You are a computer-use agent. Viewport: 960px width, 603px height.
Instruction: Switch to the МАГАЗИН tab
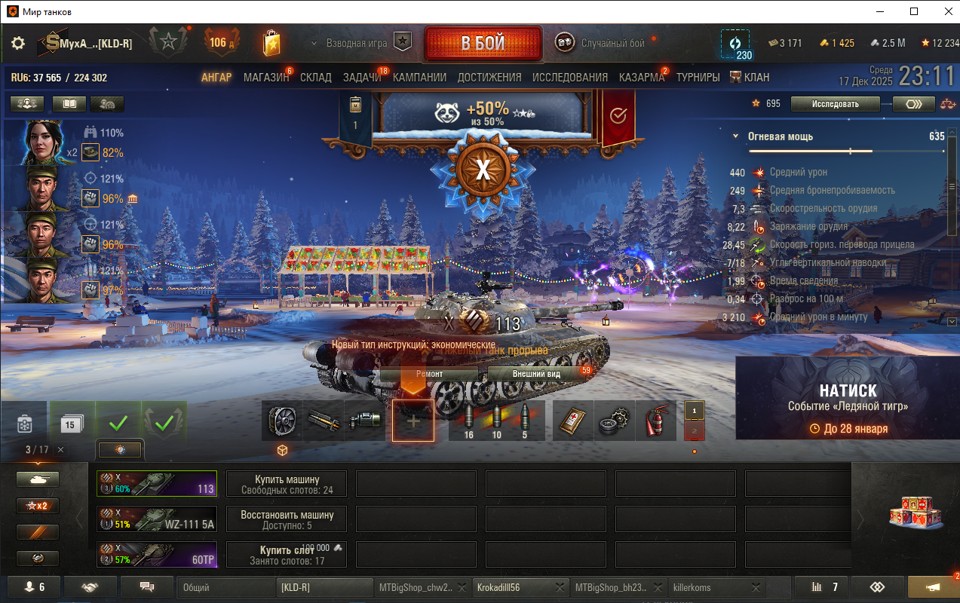266,77
